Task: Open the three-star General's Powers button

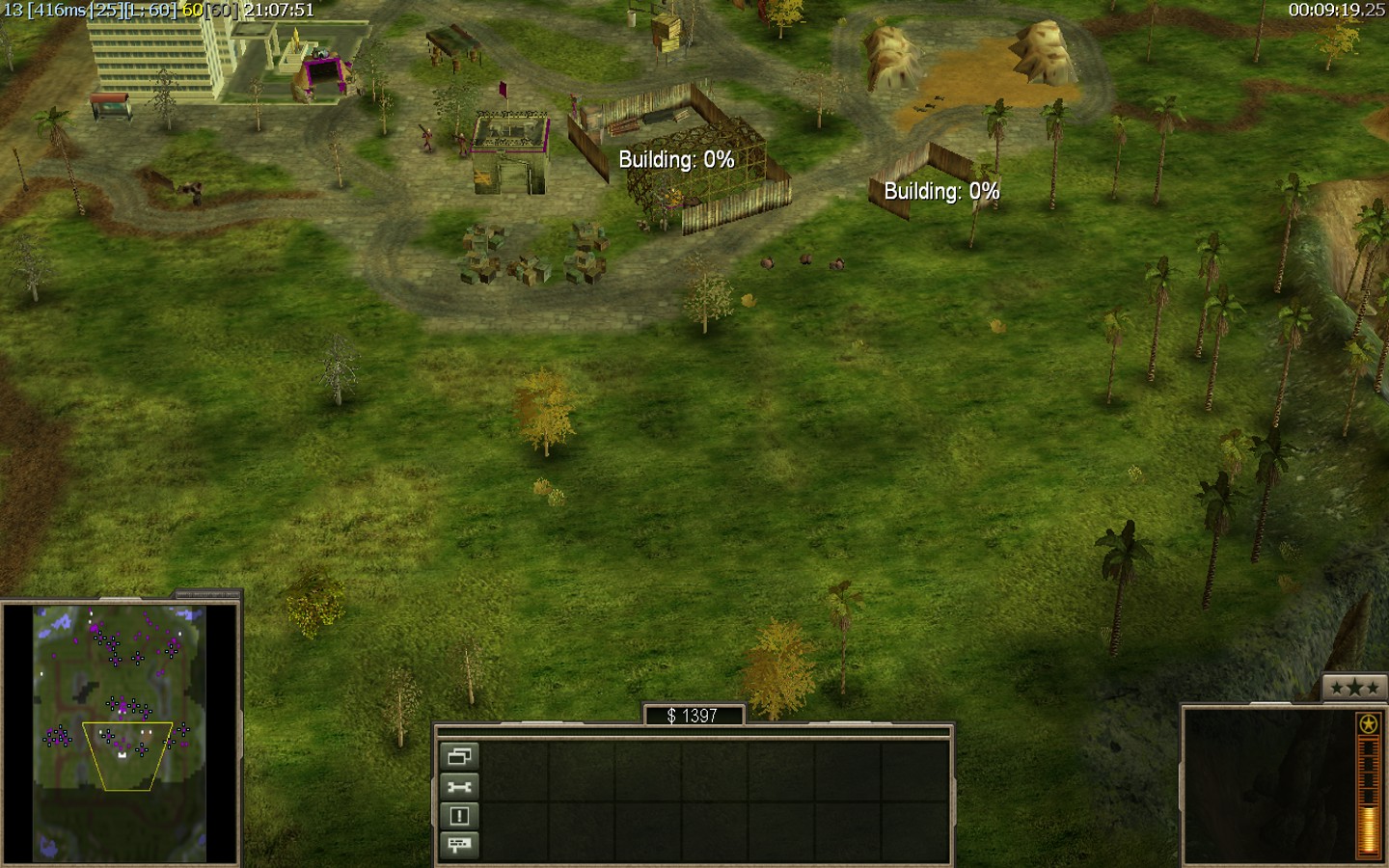Action: (x=1354, y=688)
